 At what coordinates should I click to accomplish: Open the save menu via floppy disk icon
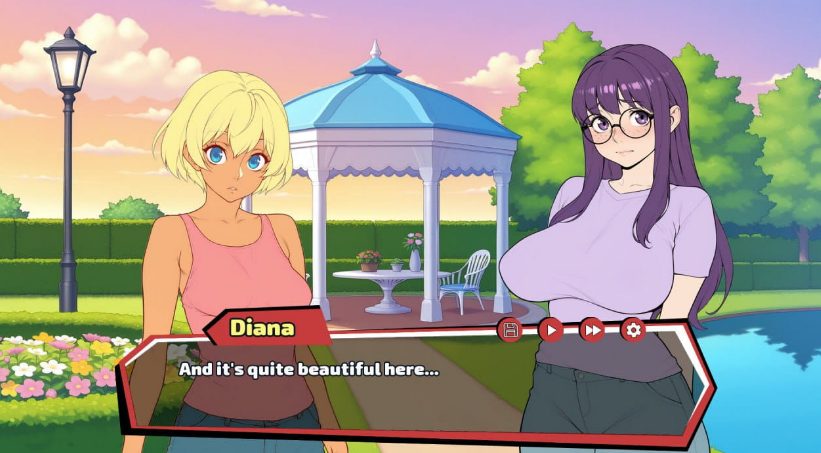pyautogui.click(x=510, y=329)
